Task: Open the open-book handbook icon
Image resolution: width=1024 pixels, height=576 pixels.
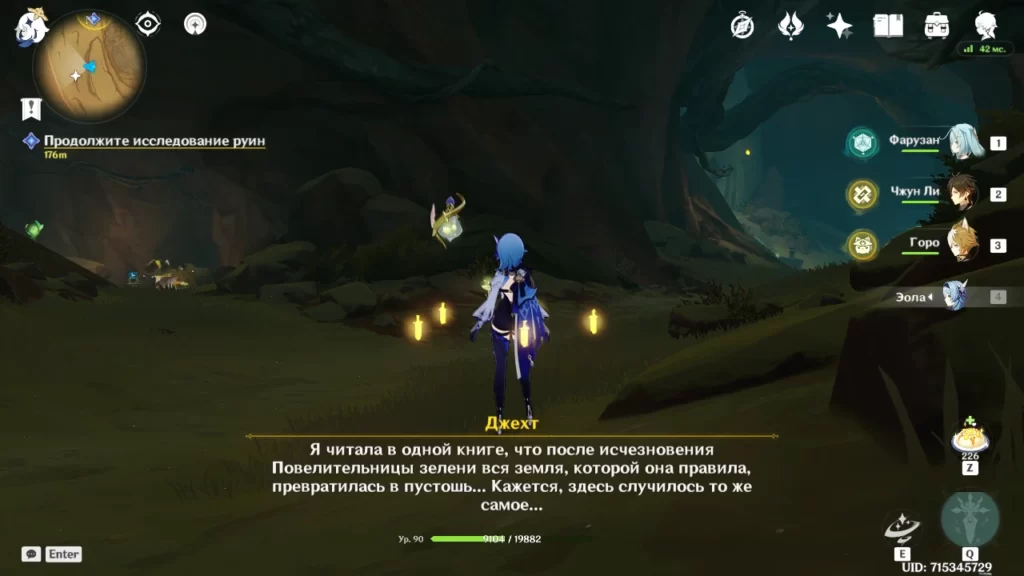Action: click(x=888, y=26)
